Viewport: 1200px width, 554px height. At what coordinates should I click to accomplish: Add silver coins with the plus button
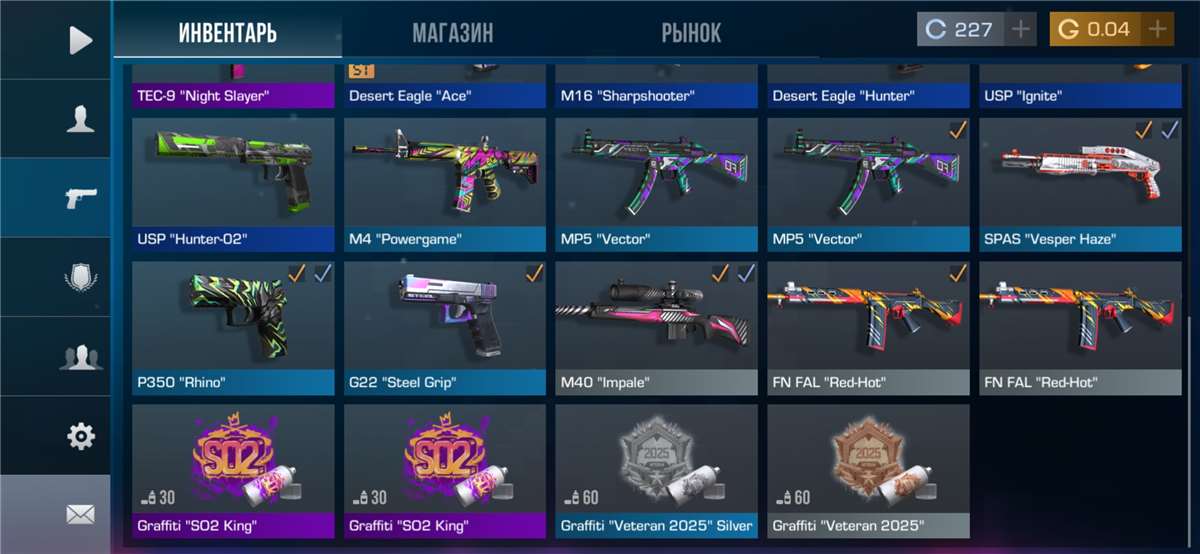click(x=1020, y=29)
